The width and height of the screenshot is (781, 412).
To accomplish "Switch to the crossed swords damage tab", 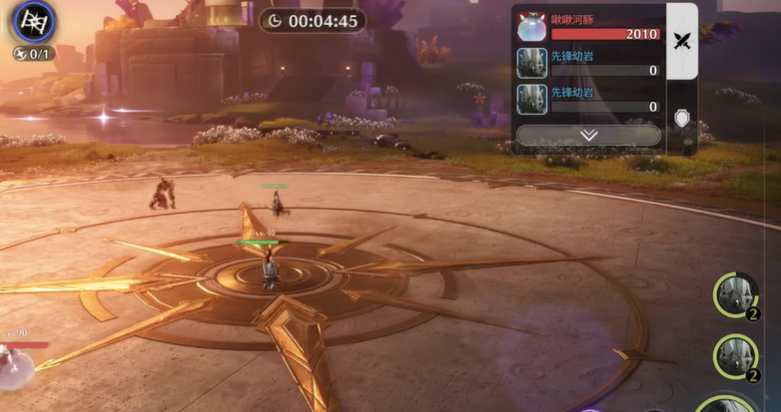I will 682,41.
